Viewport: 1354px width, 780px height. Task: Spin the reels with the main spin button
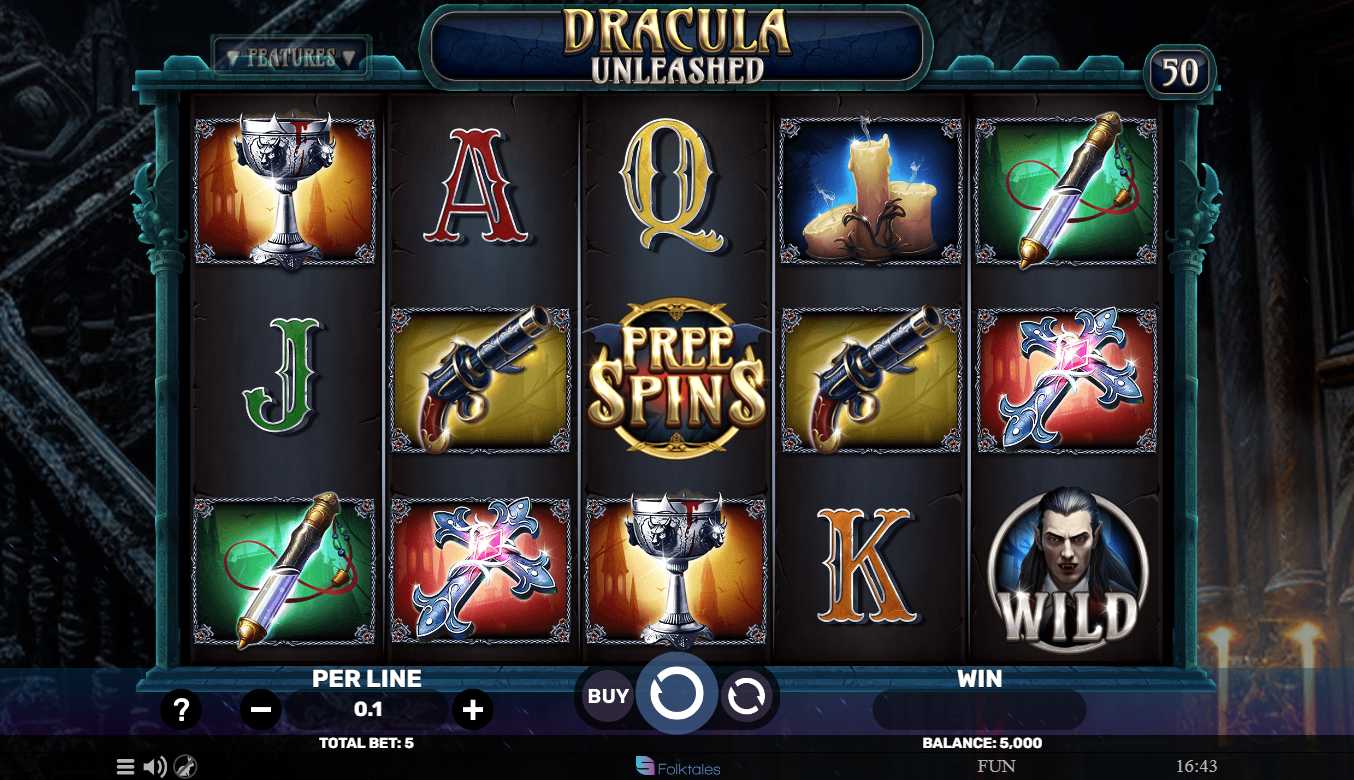coord(677,692)
